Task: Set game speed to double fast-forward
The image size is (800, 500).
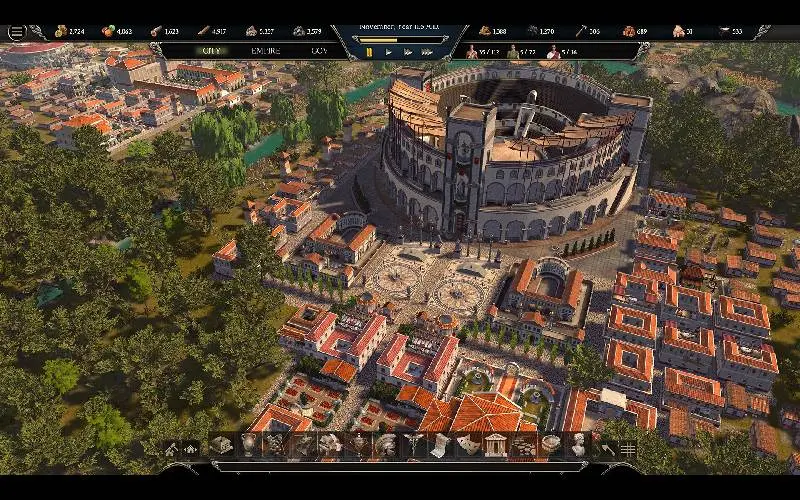Action: pos(408,51)
